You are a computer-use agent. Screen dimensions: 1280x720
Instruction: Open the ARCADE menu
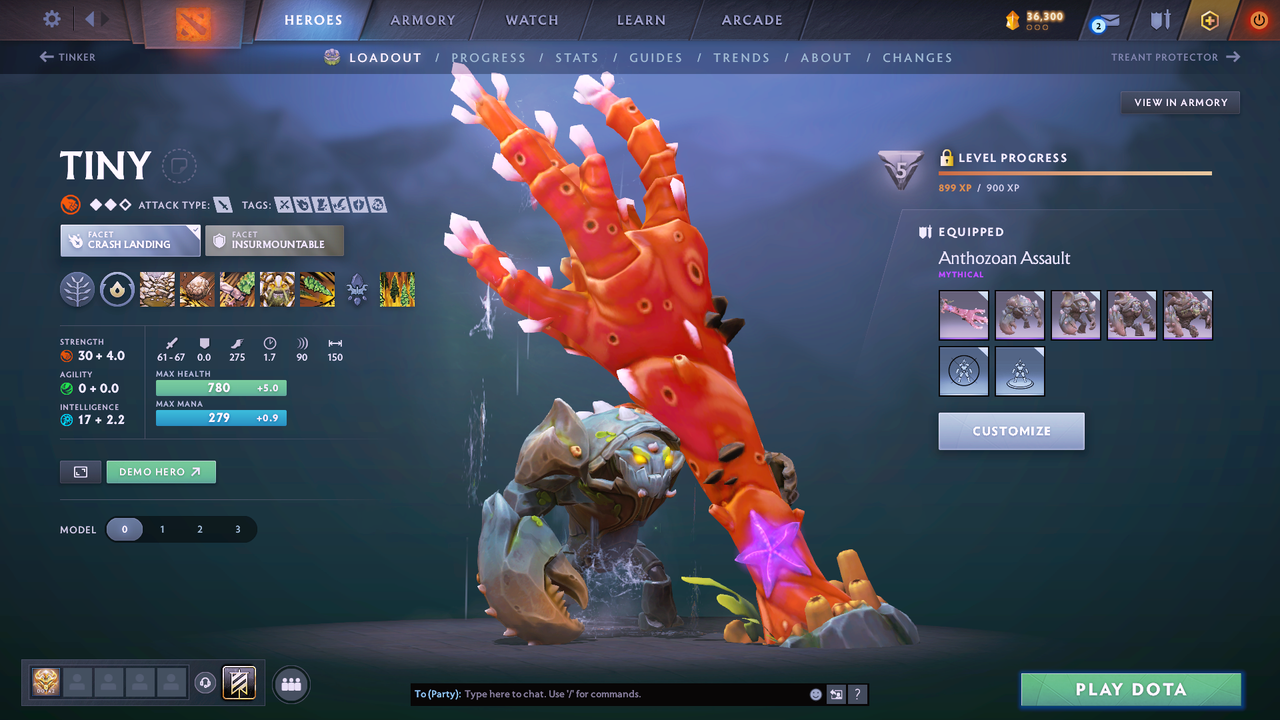[x=751, y=19]
